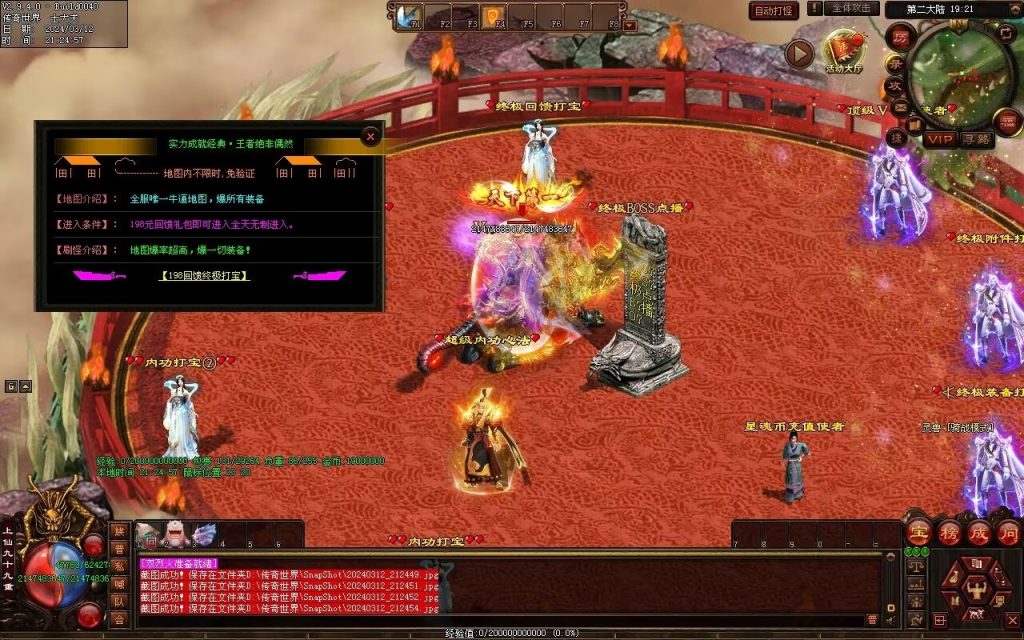Toggle the 自动打怪 auto-fight button
This screenshot has width=1024, height=640.
[774, 11]
